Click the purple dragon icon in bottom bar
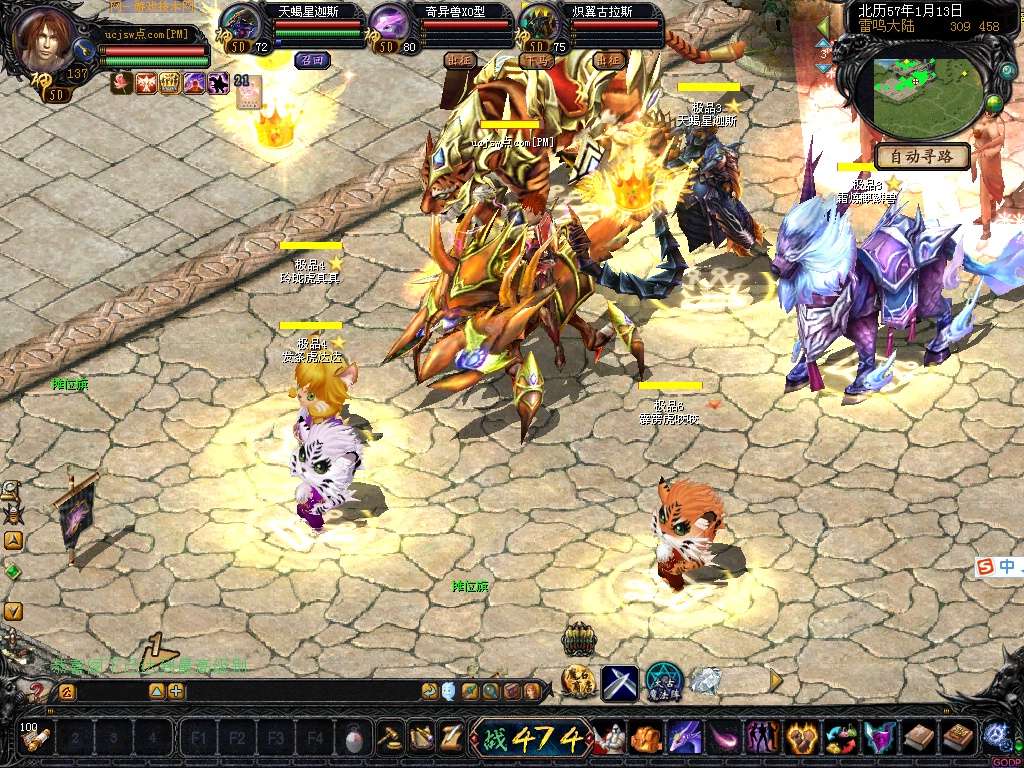The width and height of the screenshot is (1024, 768). (x=684, y=739)
